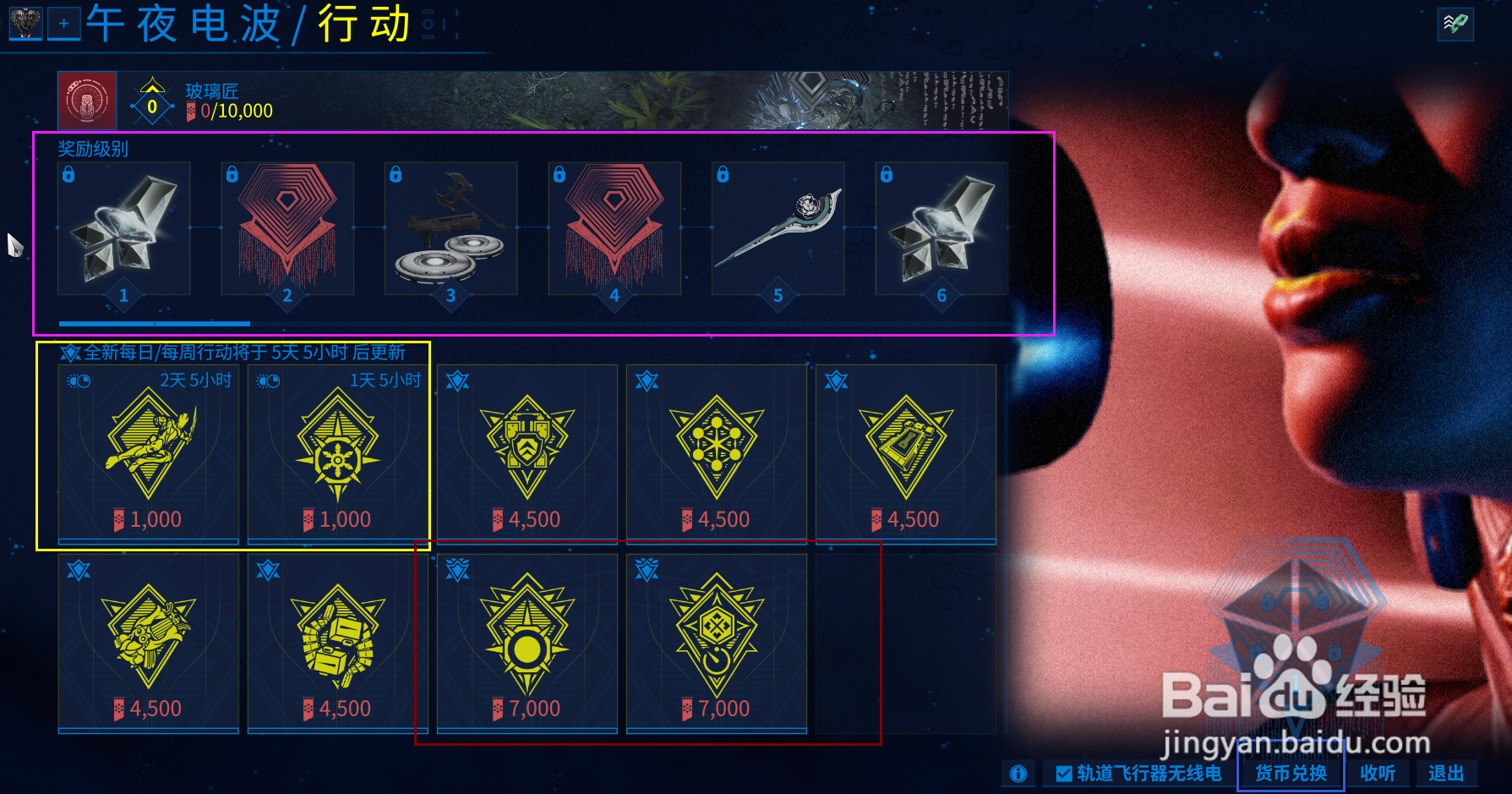1512x794 pixels.
Task: Click the 收听 listen button
Action: (1378, 774)
